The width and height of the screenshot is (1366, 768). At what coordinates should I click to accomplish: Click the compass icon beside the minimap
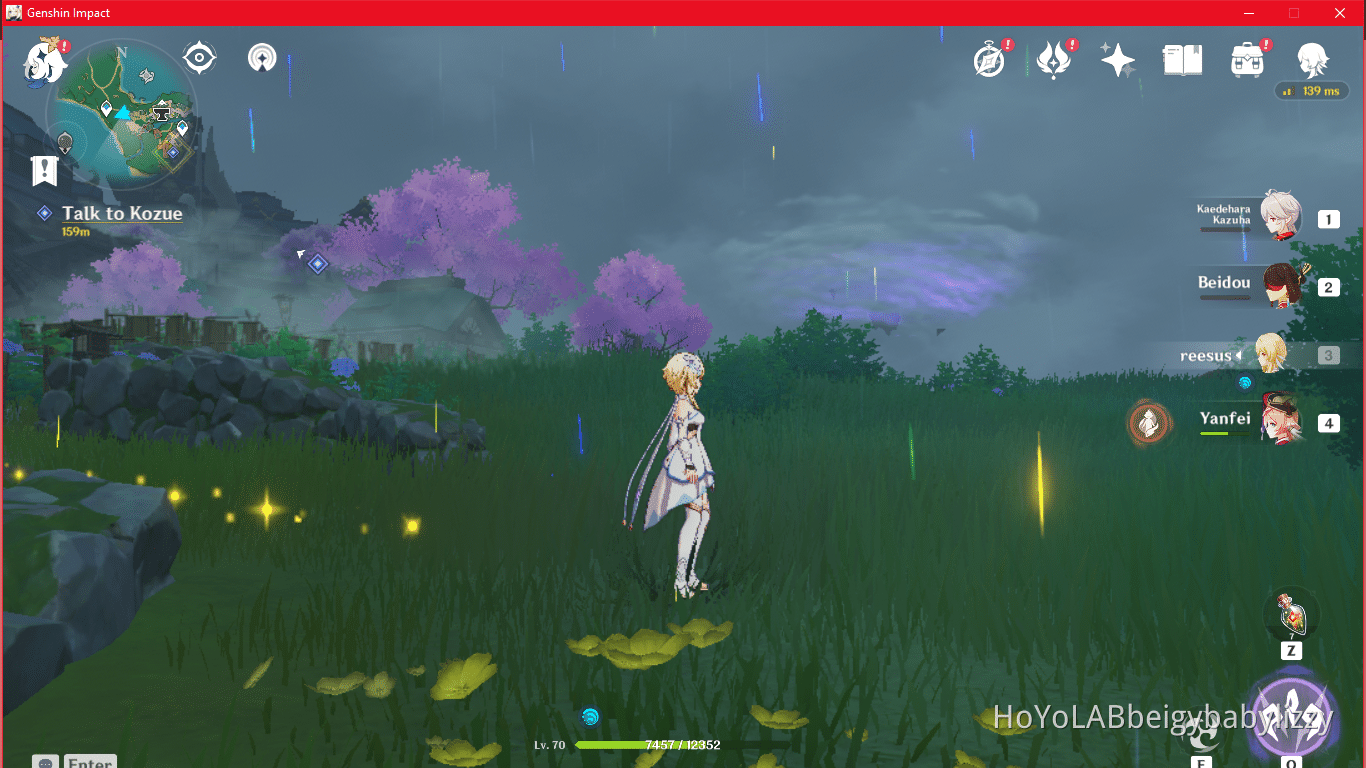(x=200, y=58)
